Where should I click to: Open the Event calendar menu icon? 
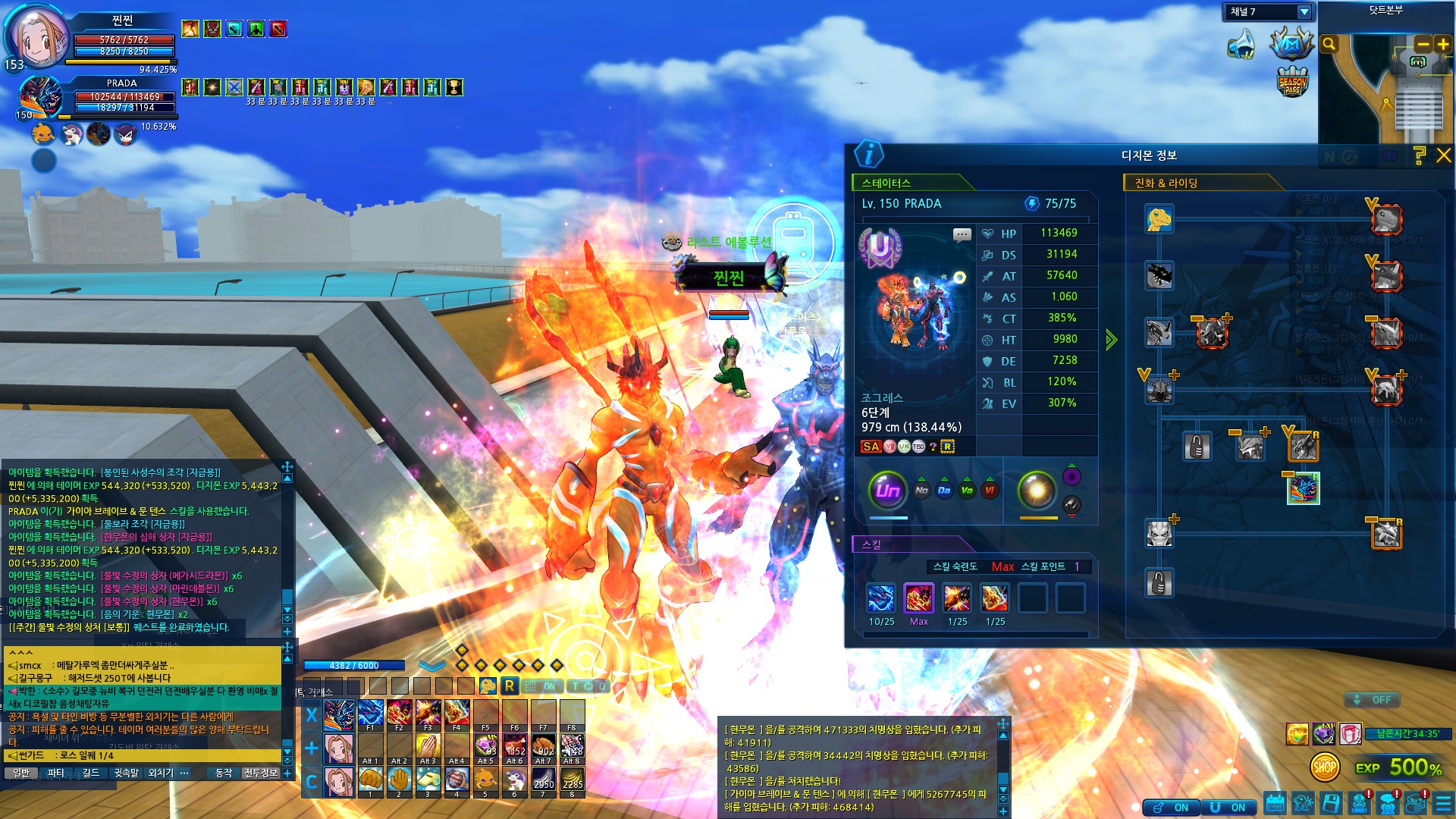[1275, 803]
